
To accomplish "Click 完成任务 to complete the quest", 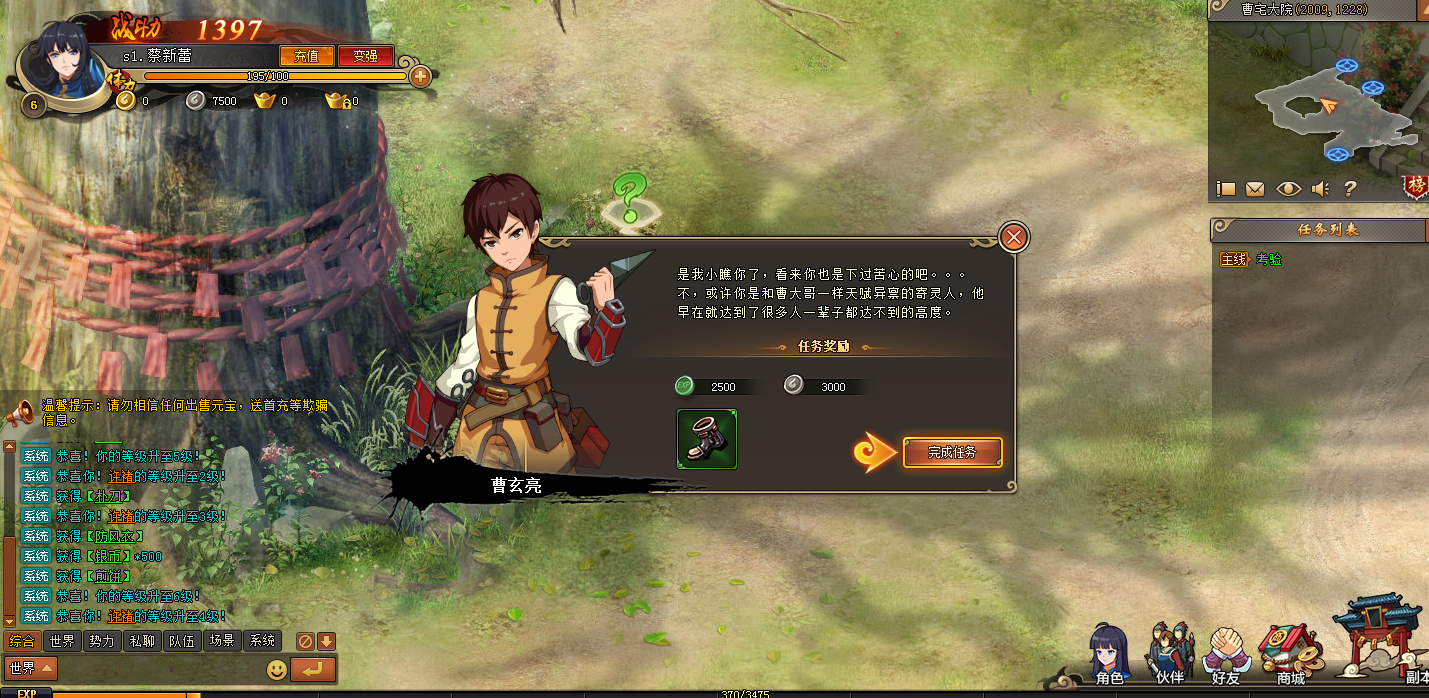I will 952,453.
